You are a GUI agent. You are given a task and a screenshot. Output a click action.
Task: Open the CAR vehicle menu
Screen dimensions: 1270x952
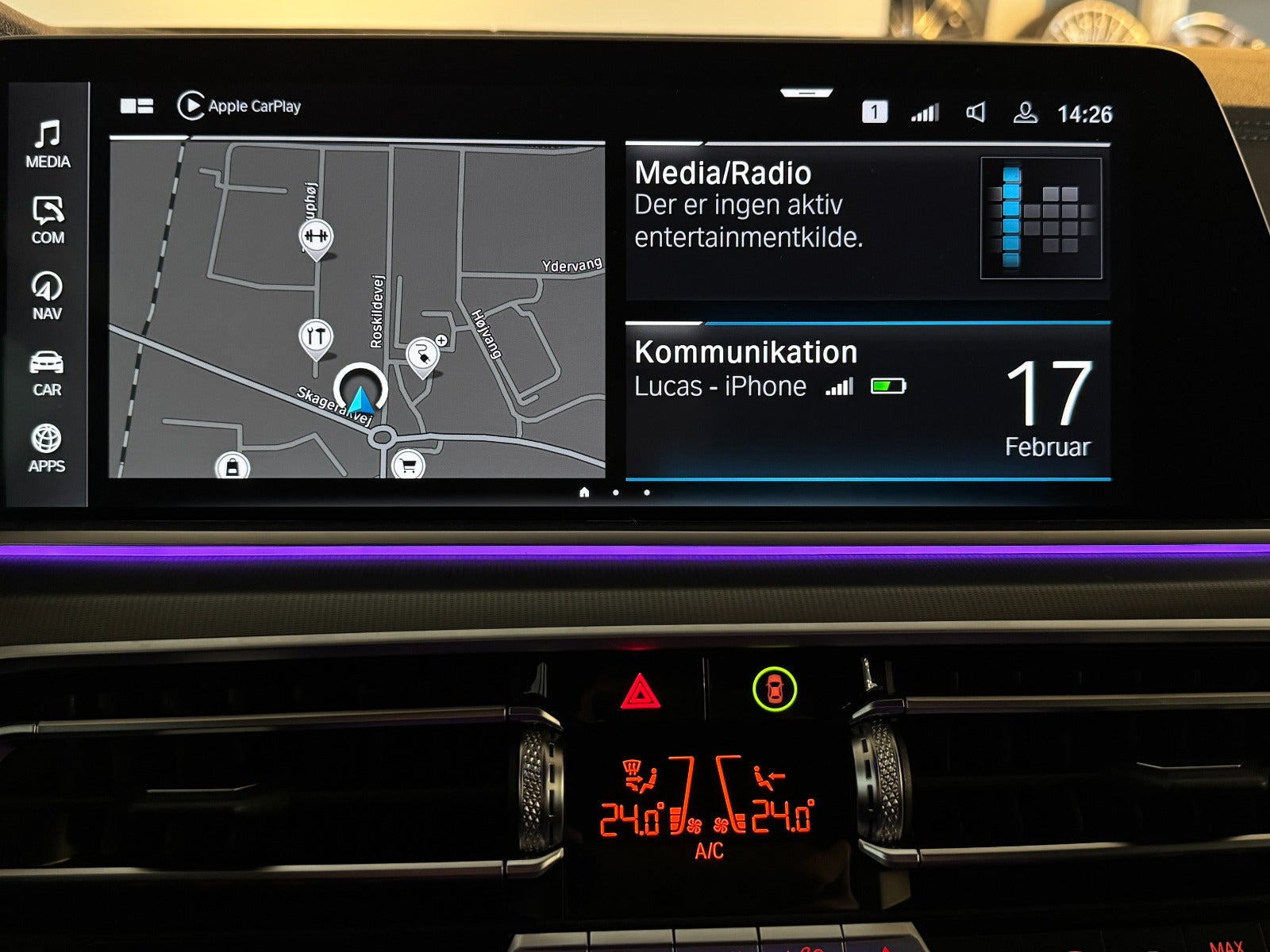point(47,373)
